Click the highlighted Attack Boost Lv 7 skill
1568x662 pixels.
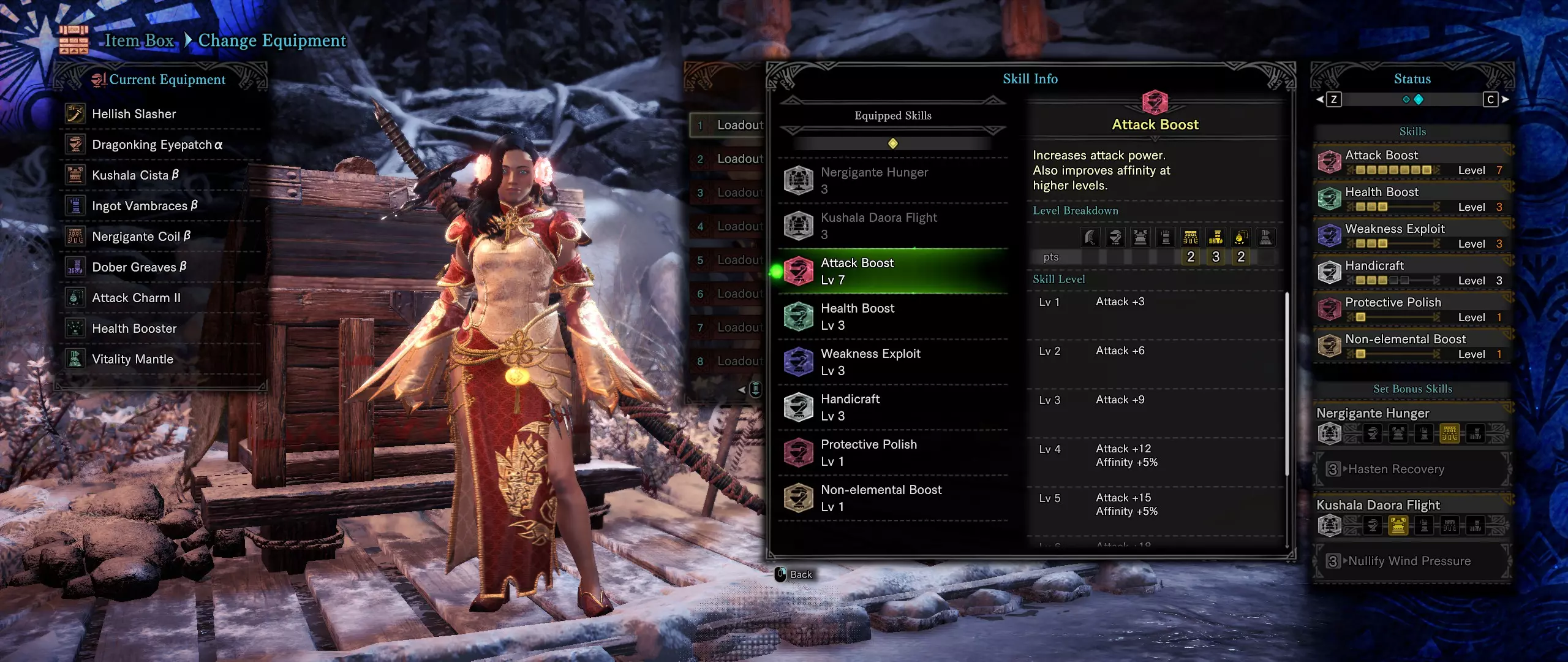point(892,271)
